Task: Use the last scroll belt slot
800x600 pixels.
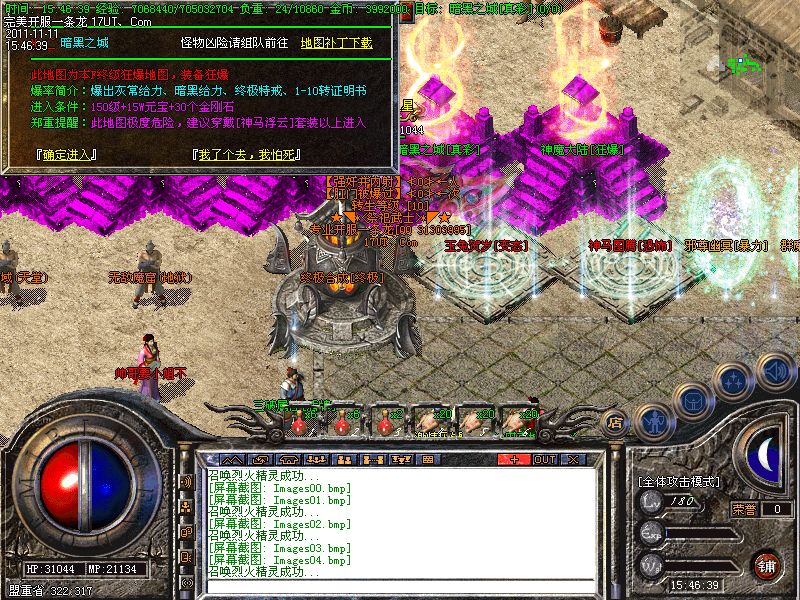Action: 517,422
